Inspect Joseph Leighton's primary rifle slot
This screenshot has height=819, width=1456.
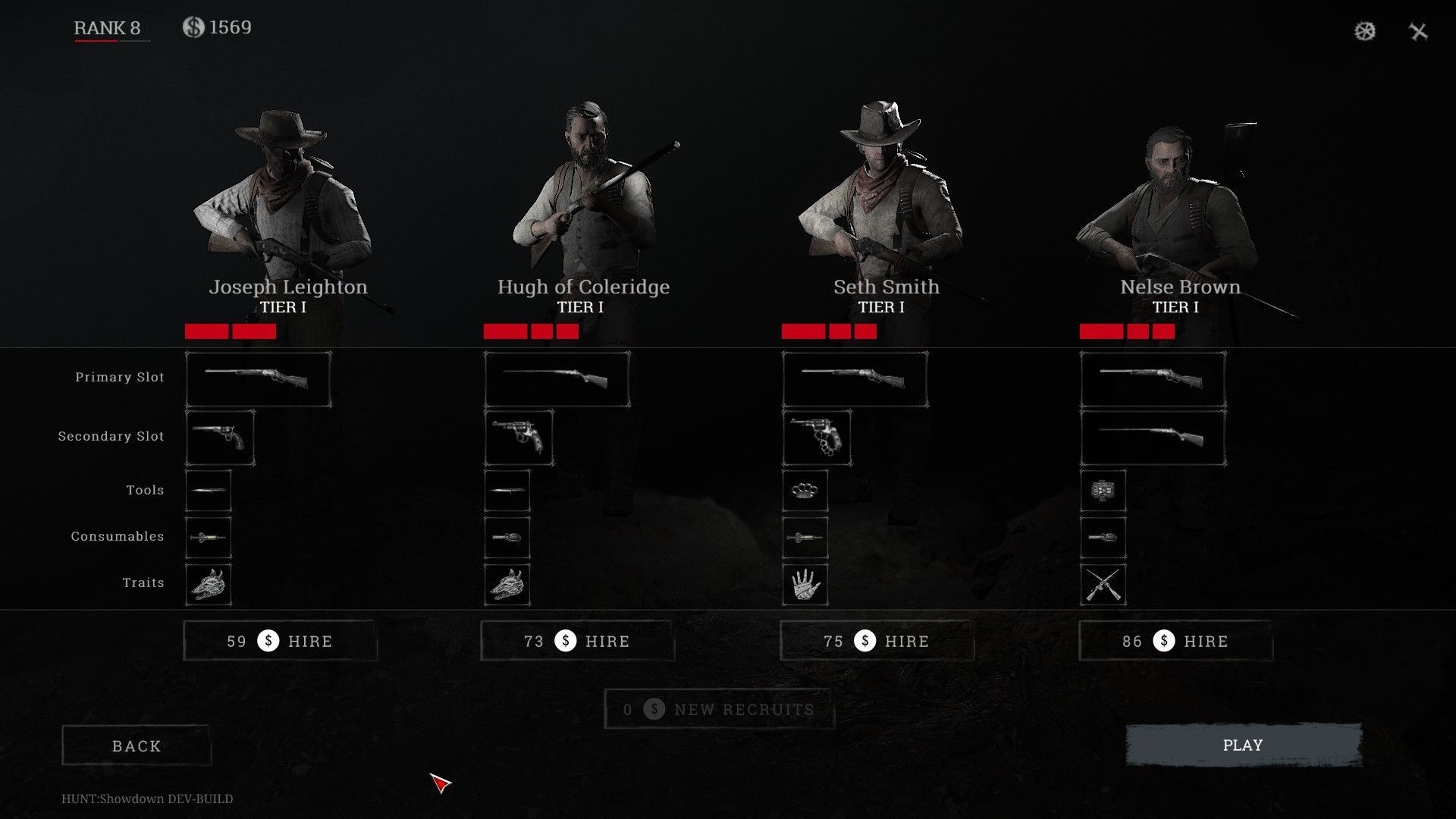[x=258, y=379]
